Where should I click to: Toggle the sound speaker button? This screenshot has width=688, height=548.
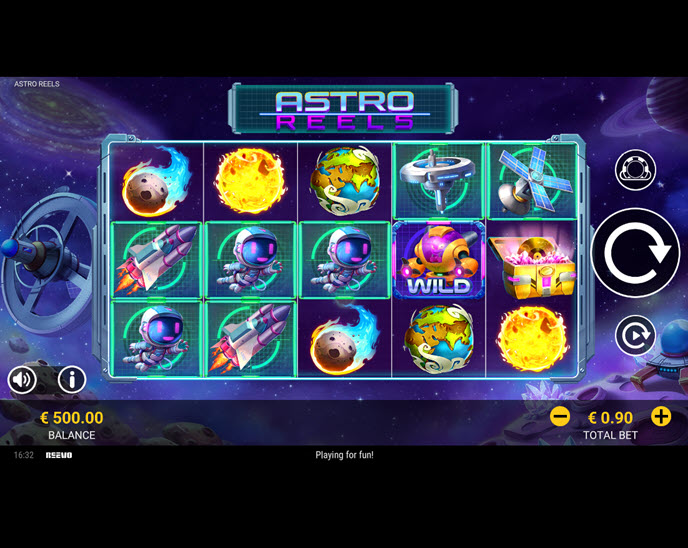point(23,379)
